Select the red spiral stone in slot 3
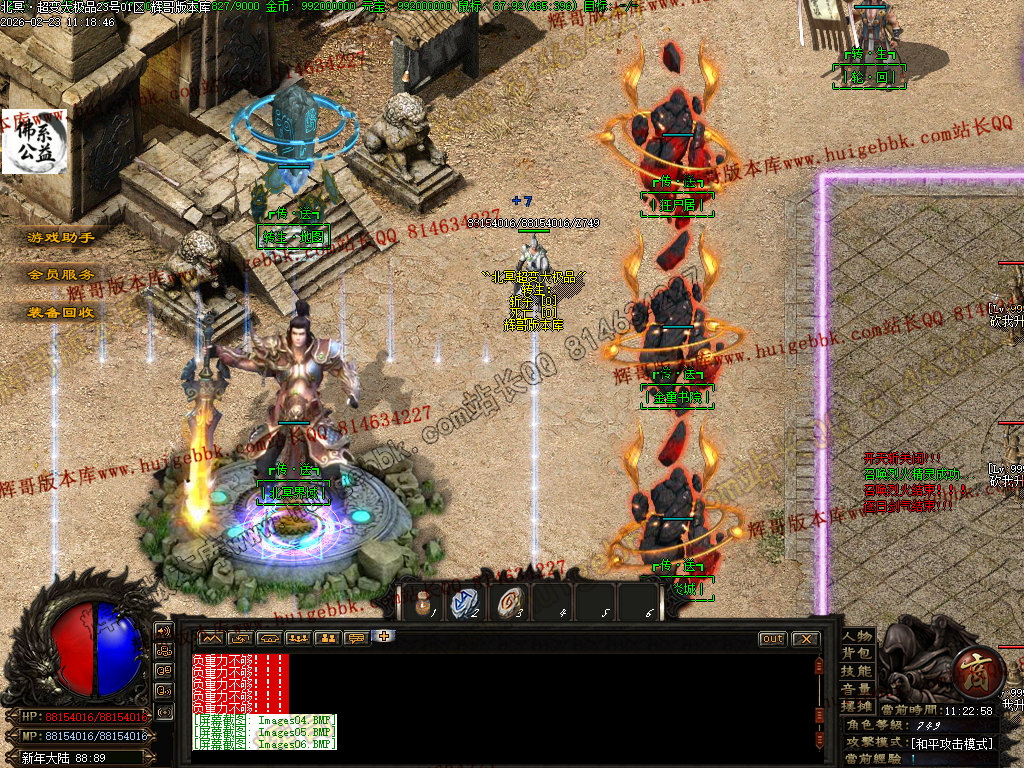The height and width of the screenshot is (768, 1024). coord(509,602)
